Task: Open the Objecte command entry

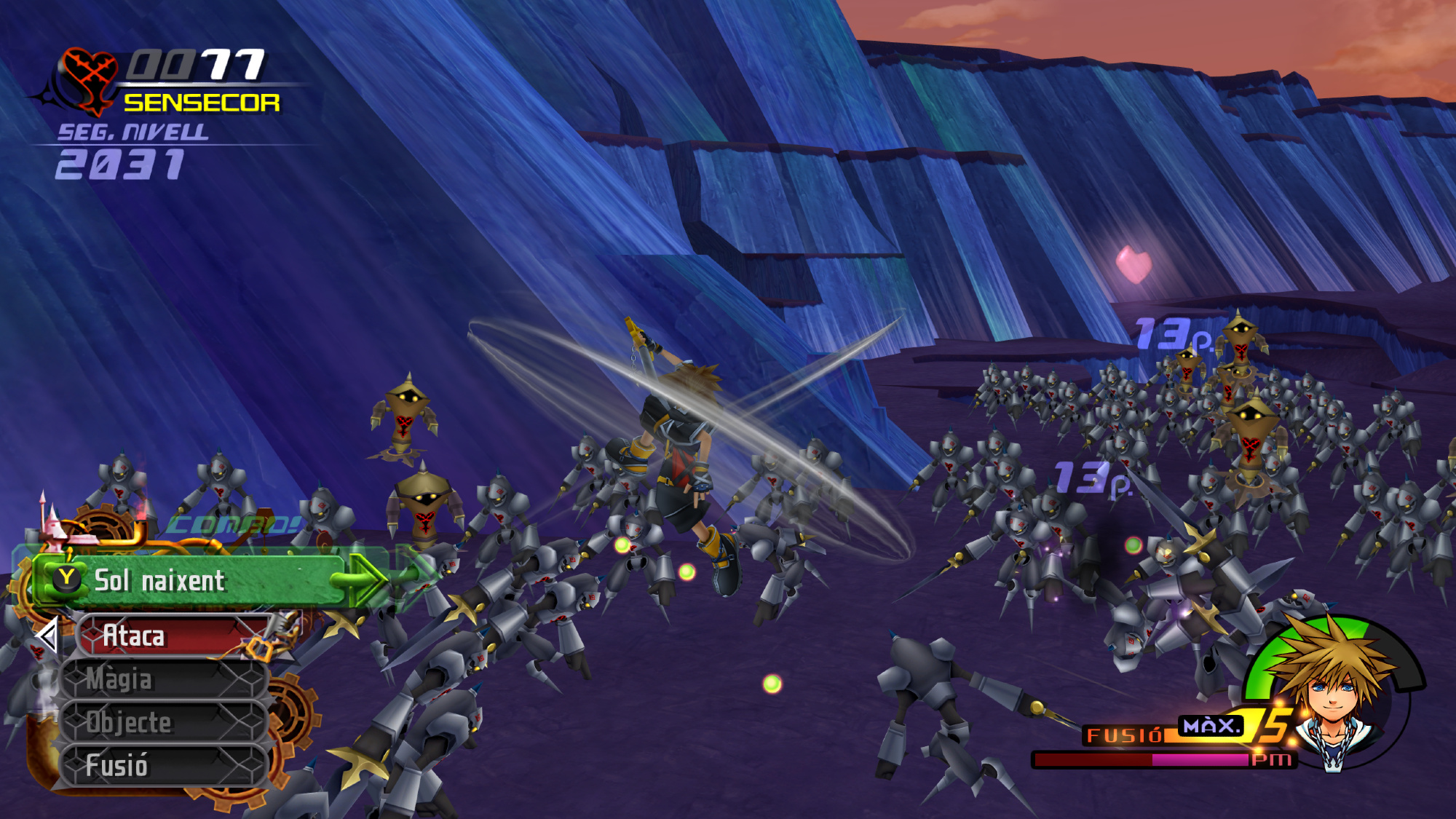Action: point(164,722)
